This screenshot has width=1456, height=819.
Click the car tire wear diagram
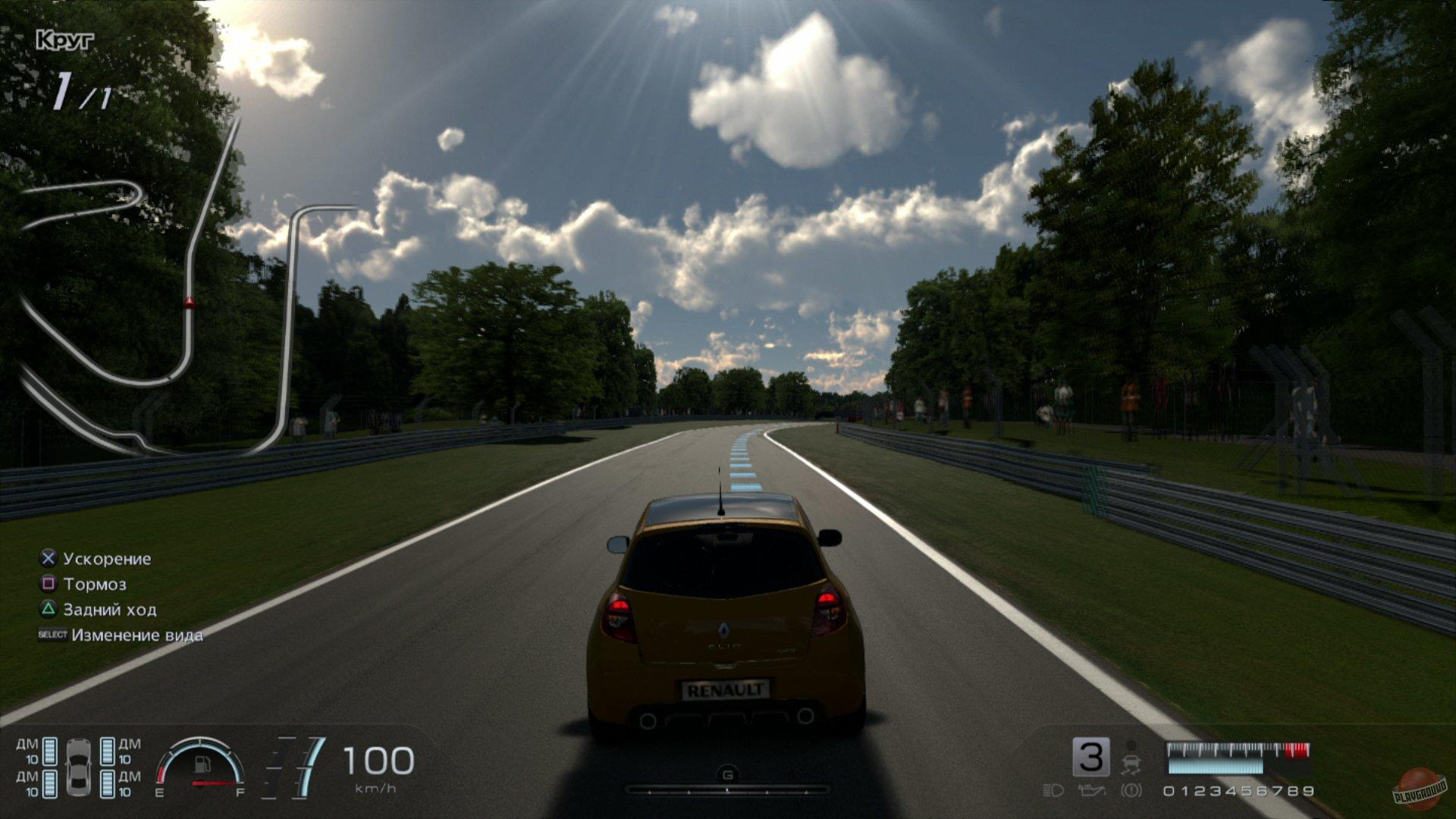coord(78,767)
